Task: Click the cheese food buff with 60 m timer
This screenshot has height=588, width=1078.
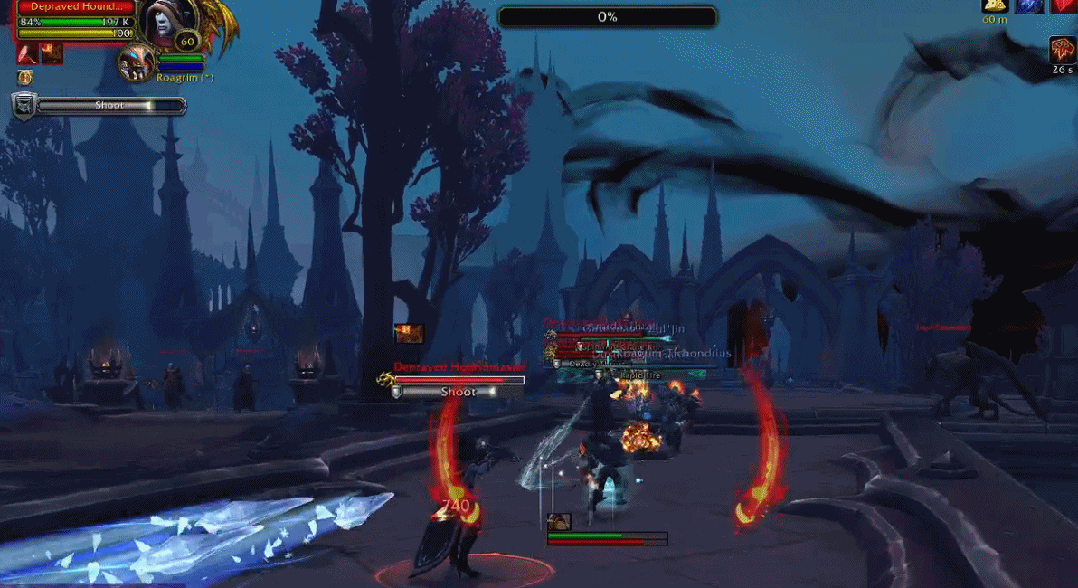Action: 995,5
